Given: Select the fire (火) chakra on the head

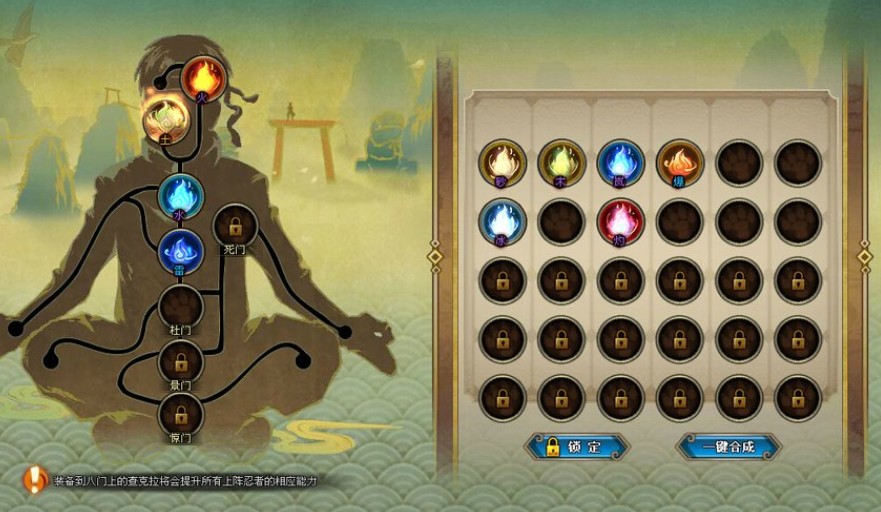Looking at the screenshot, I should pyautogui.click(x=203, y=78).
